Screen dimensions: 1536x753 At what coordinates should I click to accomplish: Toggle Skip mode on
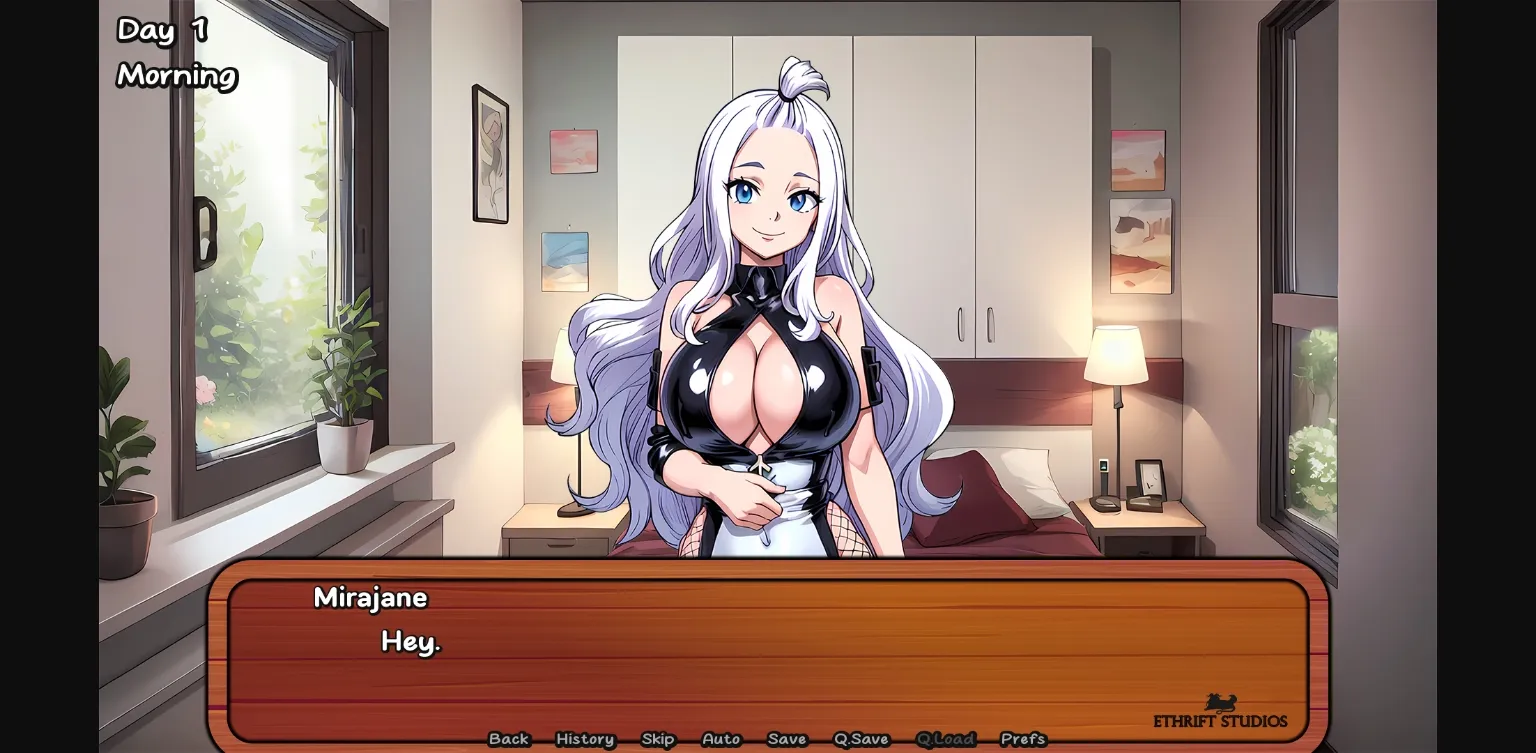tap(658, 739)
